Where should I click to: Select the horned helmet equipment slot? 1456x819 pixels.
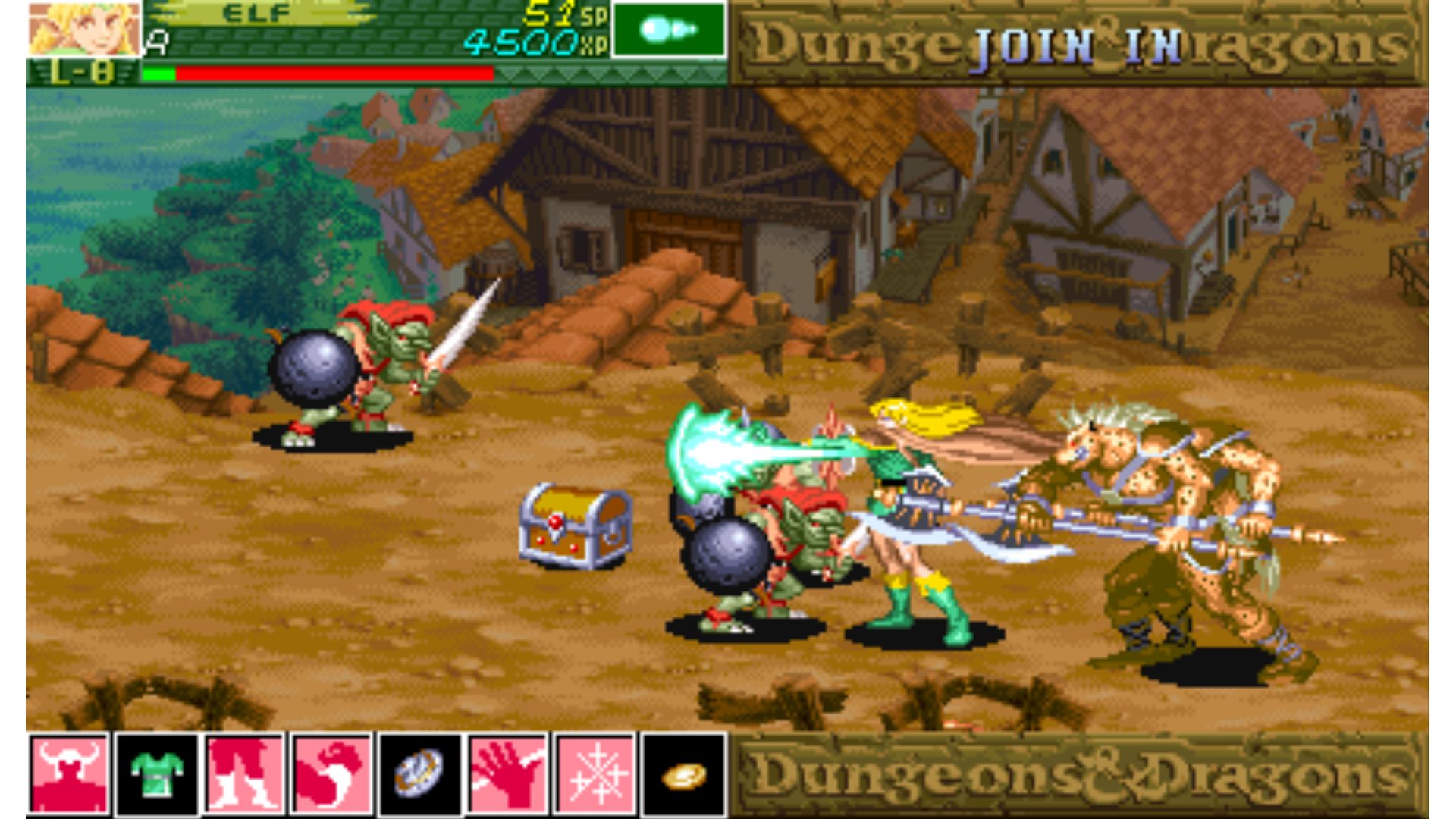[69, 774]
